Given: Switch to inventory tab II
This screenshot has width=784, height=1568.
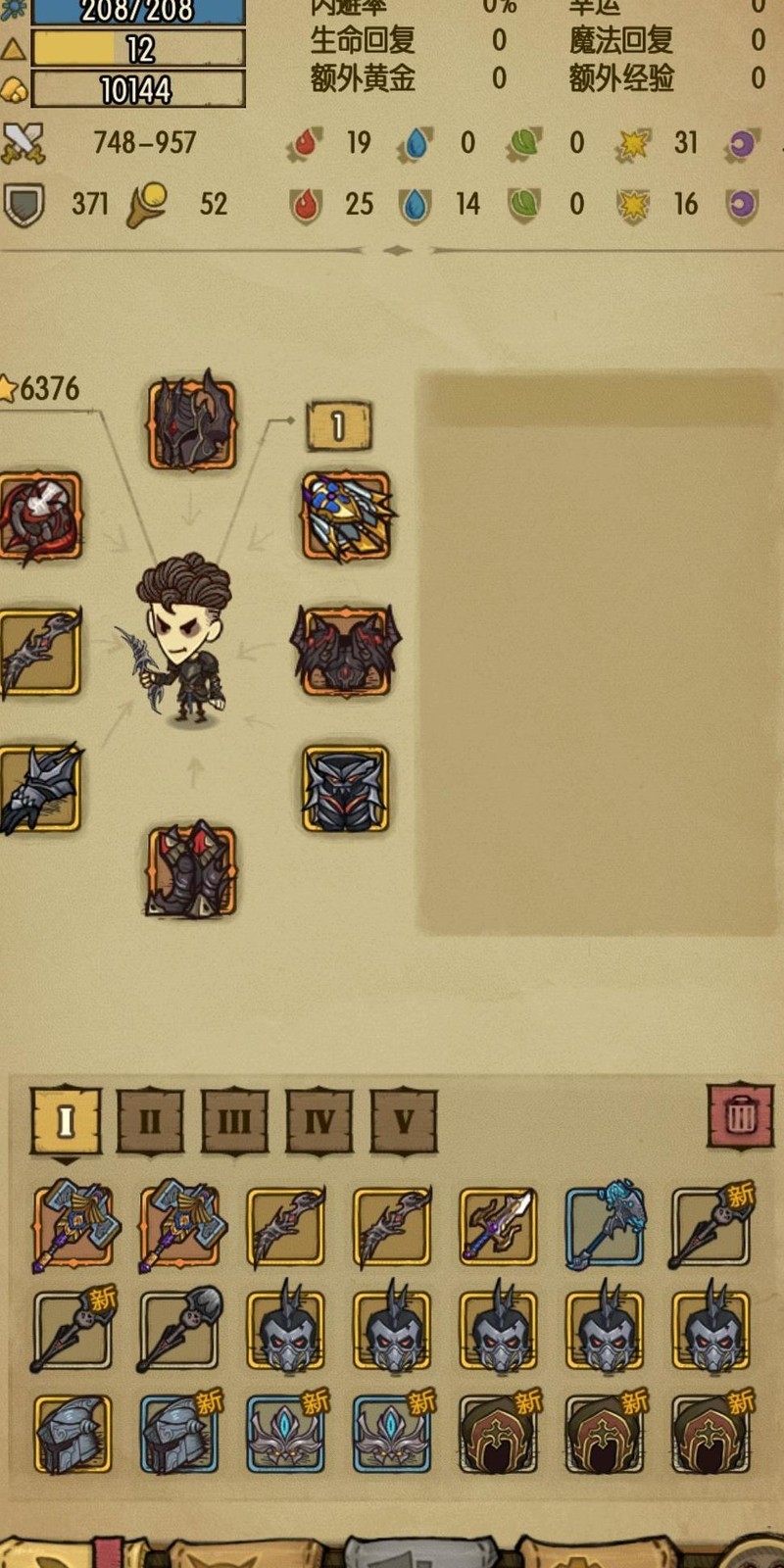Looking at the screenshot, I should point(150,1120).
